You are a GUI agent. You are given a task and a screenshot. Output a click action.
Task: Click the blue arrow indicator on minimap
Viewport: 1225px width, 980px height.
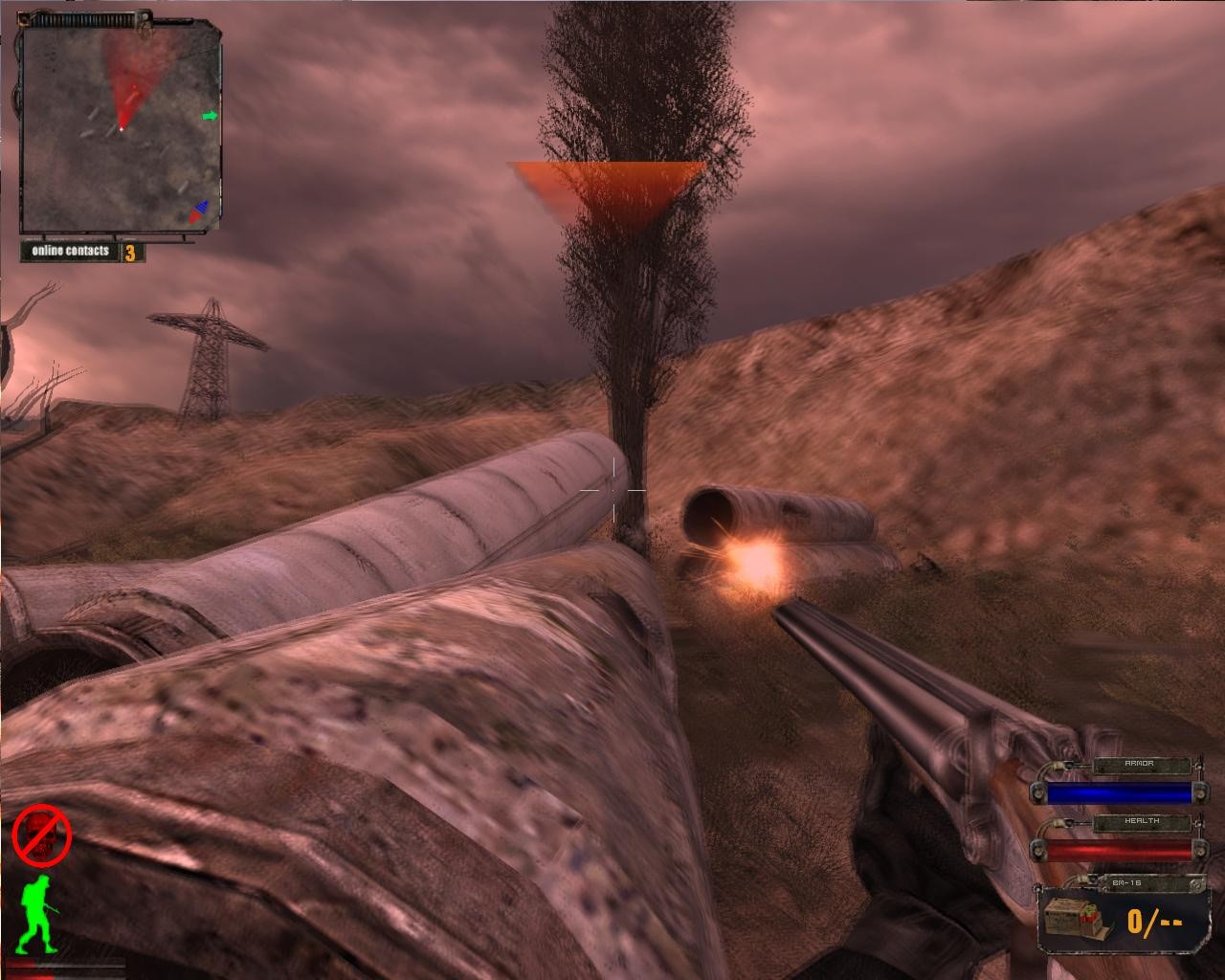tap(201, 205)
